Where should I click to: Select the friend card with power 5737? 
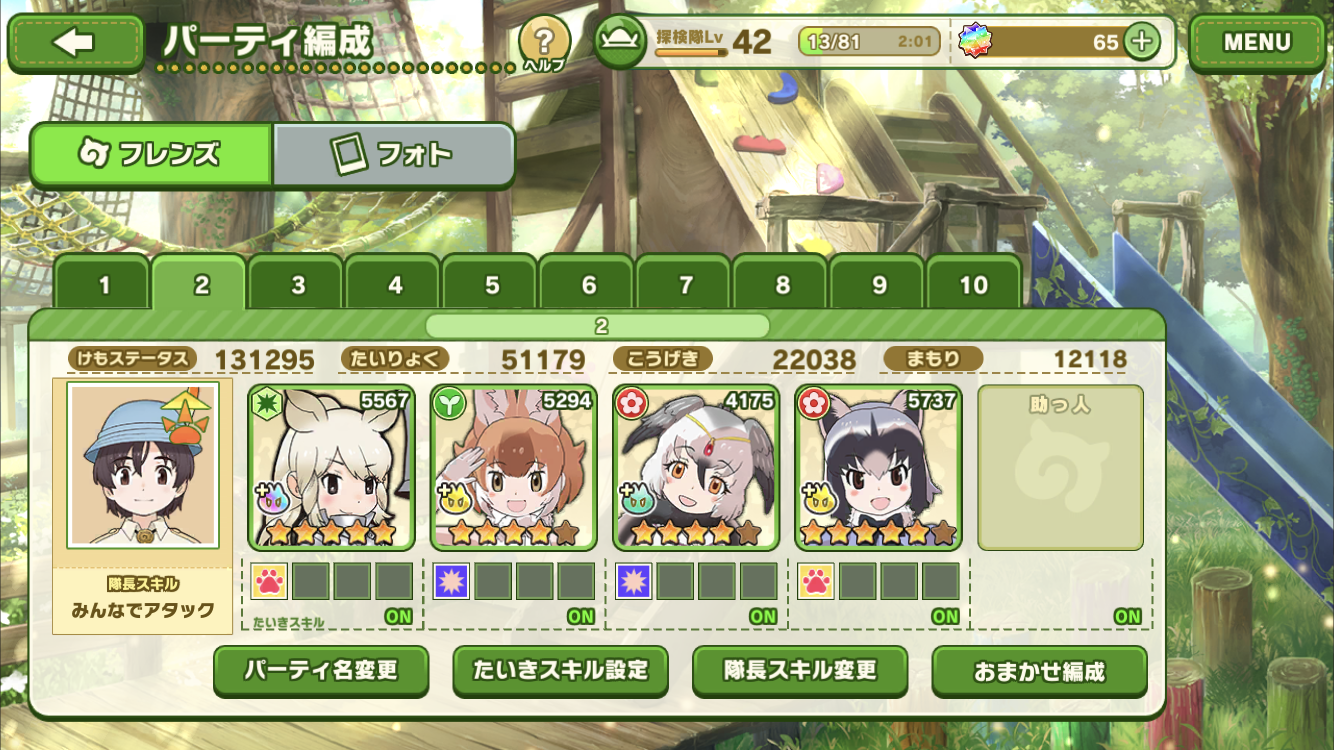[x=878, y=468]
